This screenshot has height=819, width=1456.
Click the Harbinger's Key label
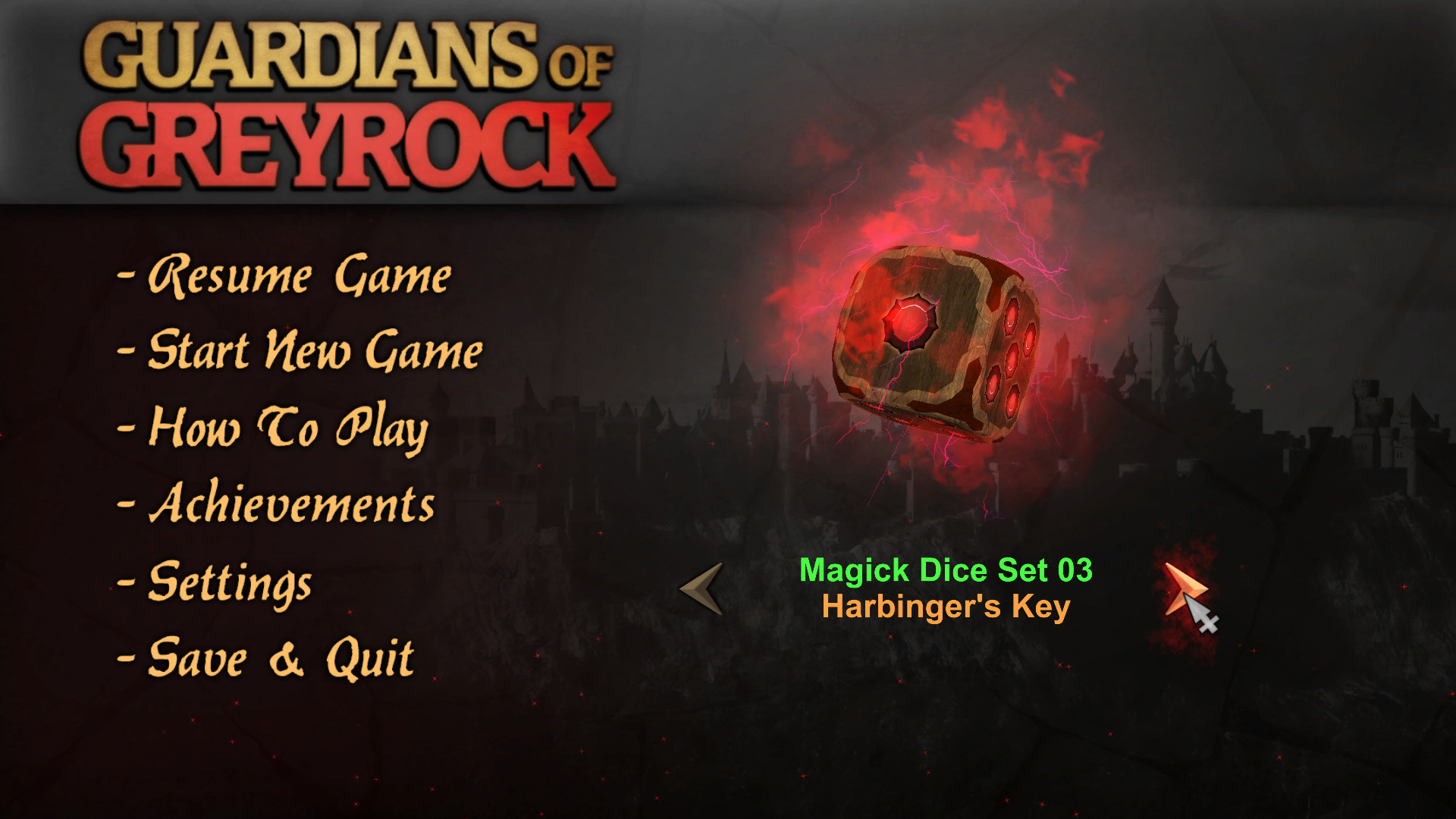[946, 606]
